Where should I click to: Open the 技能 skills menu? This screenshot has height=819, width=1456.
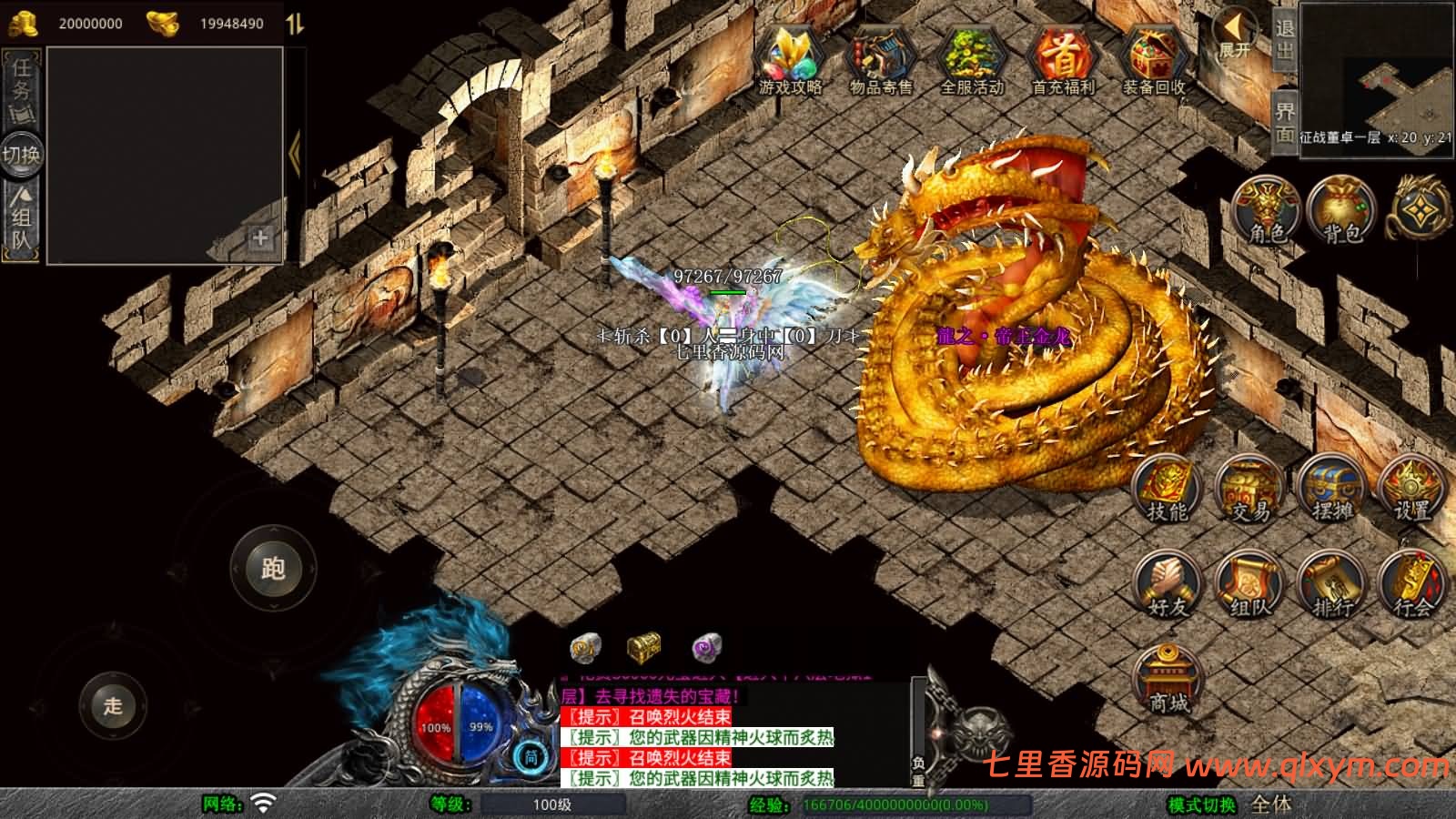pyautogui.click(x=1168, y=490)
